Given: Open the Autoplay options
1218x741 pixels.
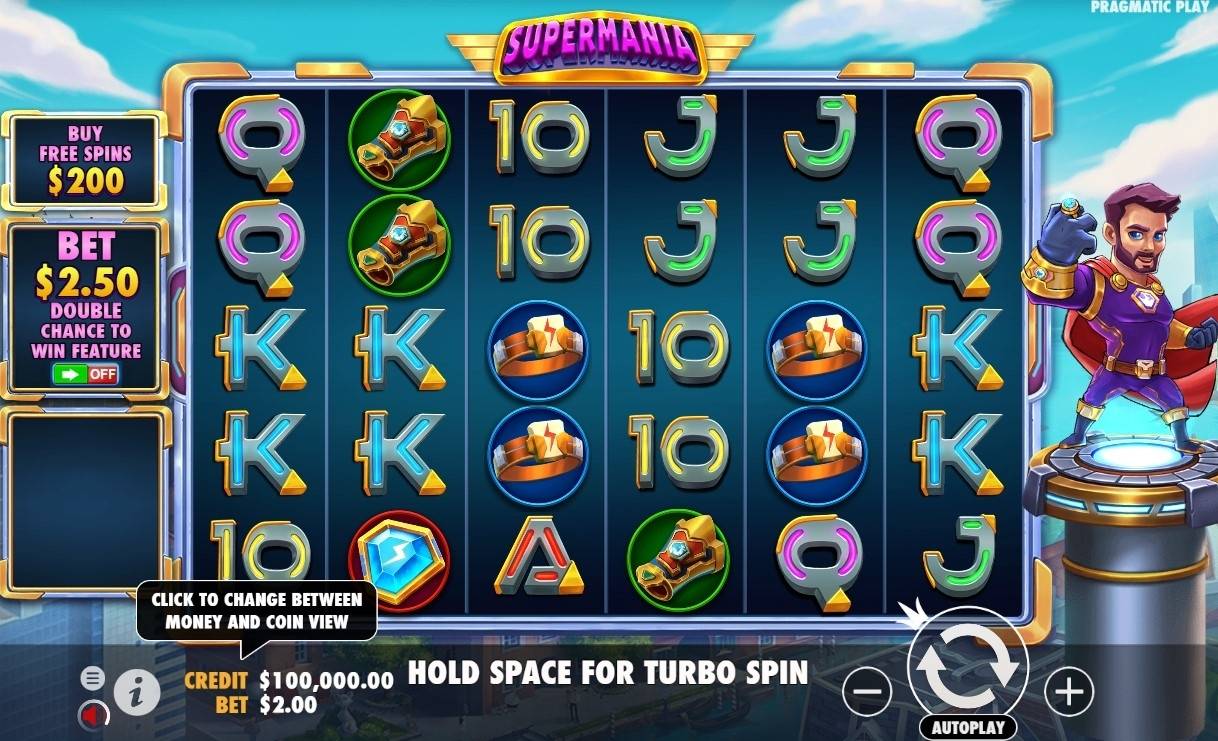Looking at the screenshot, I should [967, 727].
